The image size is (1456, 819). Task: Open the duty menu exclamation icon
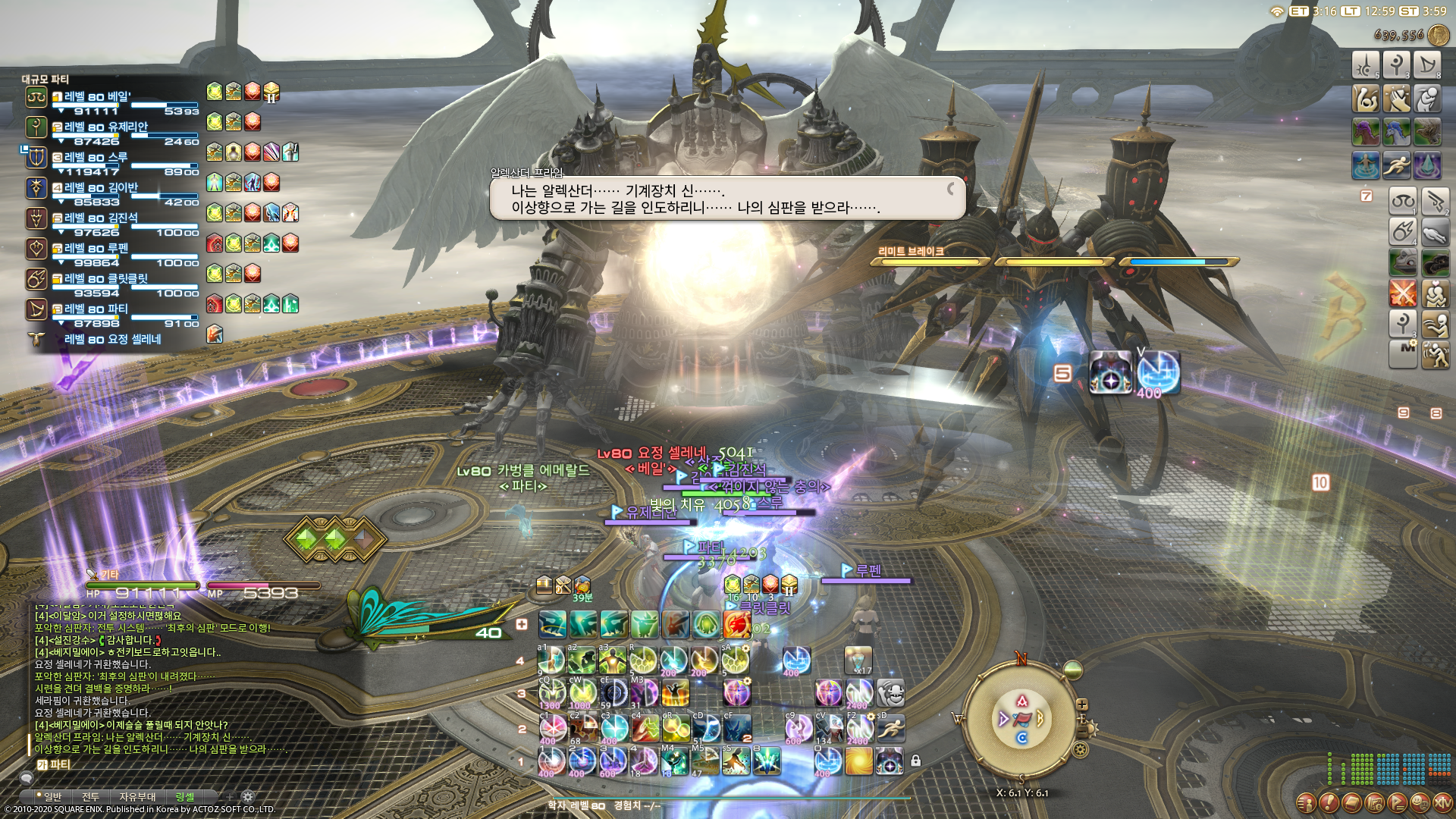point(1329,802)
